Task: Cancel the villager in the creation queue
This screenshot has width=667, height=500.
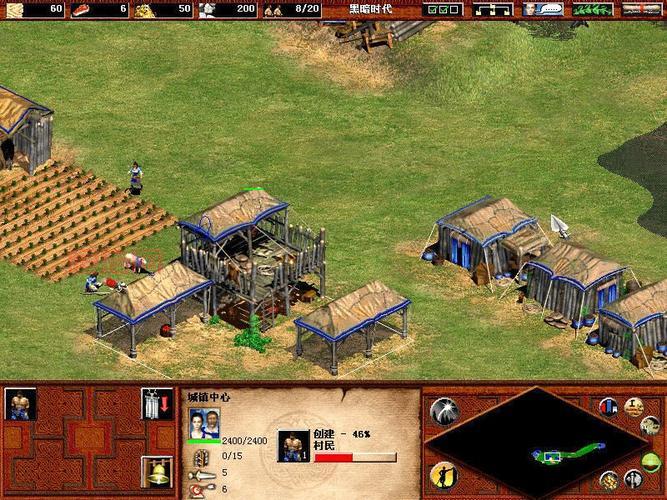Action: pyautogui.click(x=292, y=445)
